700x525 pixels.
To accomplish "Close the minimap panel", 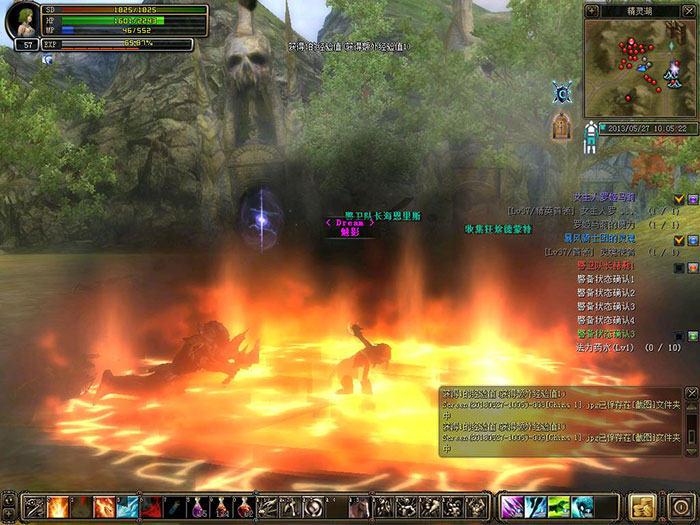I will (x=690, y=9).
